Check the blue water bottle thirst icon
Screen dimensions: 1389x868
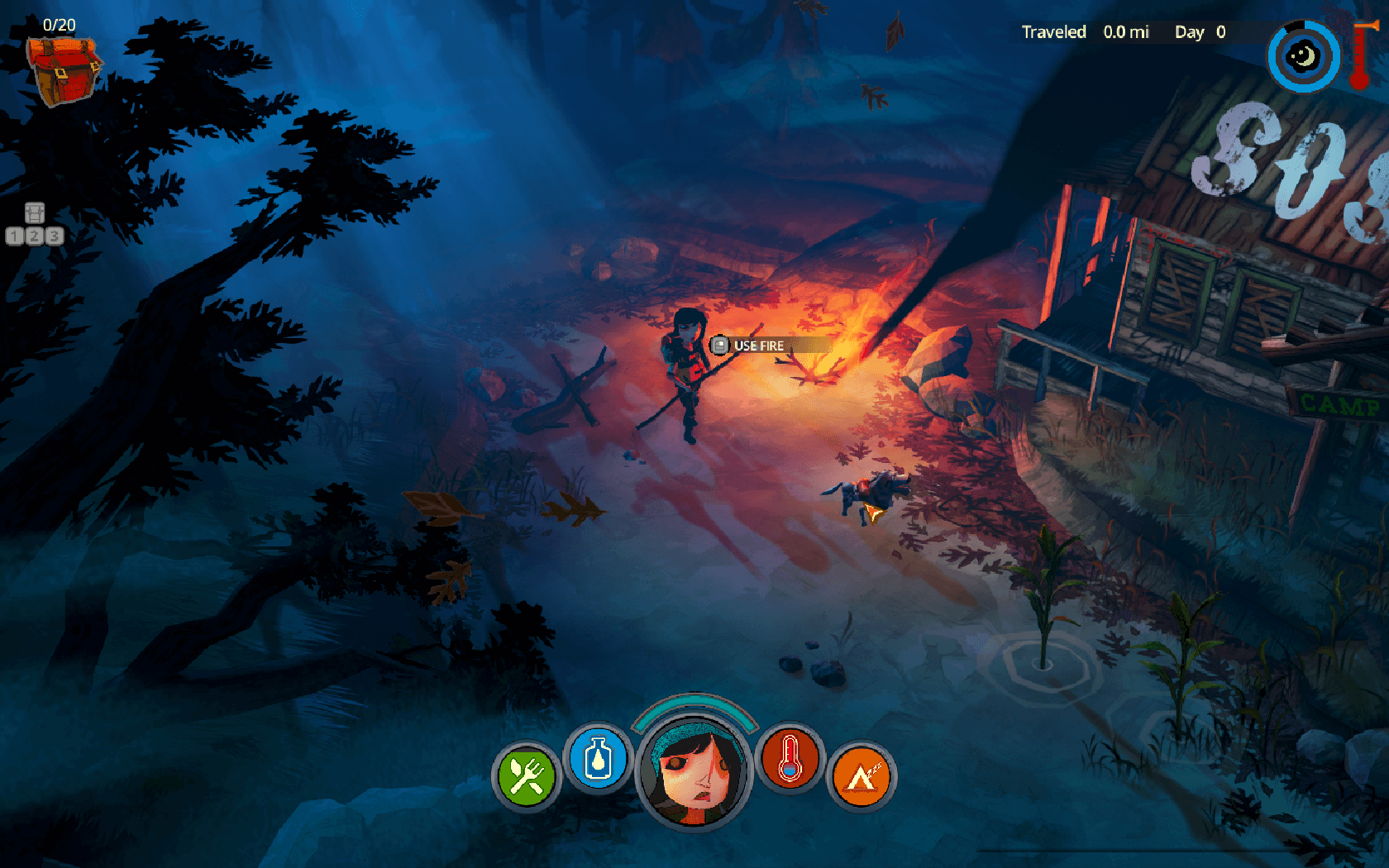pyautogui.click(x=598, y=759)
